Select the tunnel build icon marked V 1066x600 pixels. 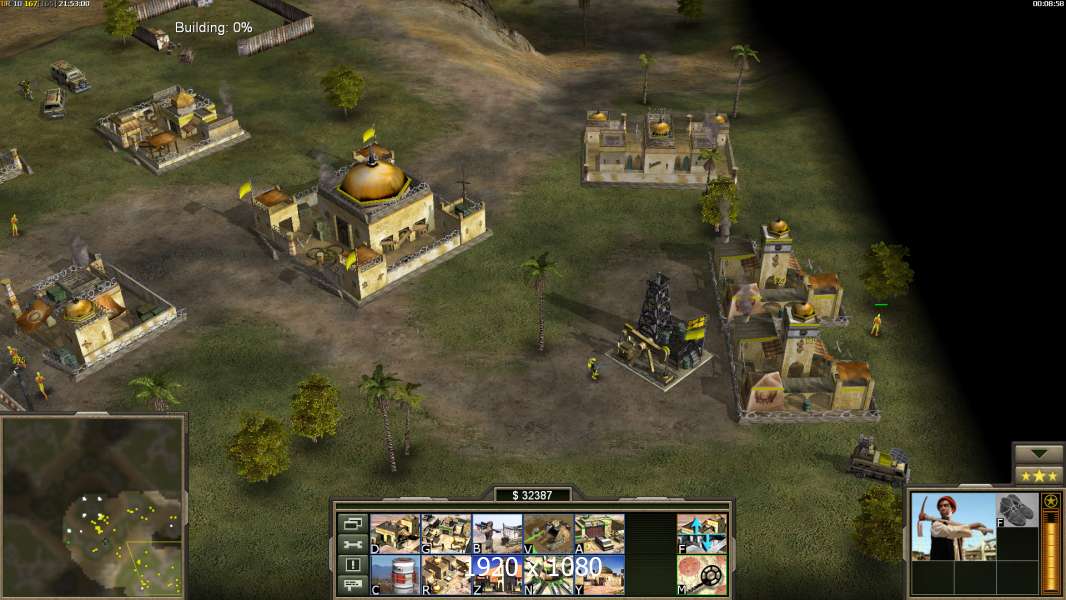548,533
